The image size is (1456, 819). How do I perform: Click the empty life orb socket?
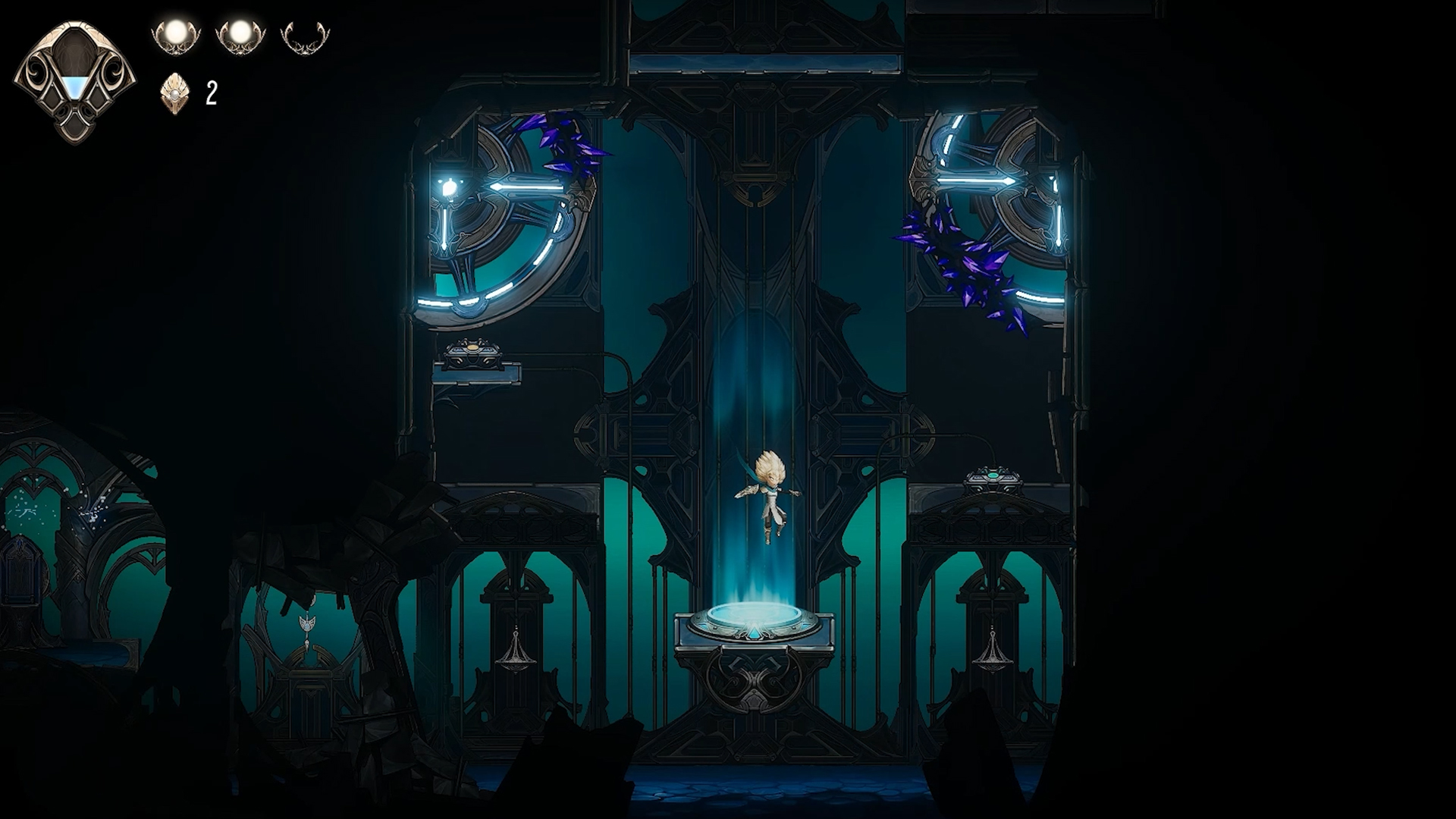tap(305, 36)
